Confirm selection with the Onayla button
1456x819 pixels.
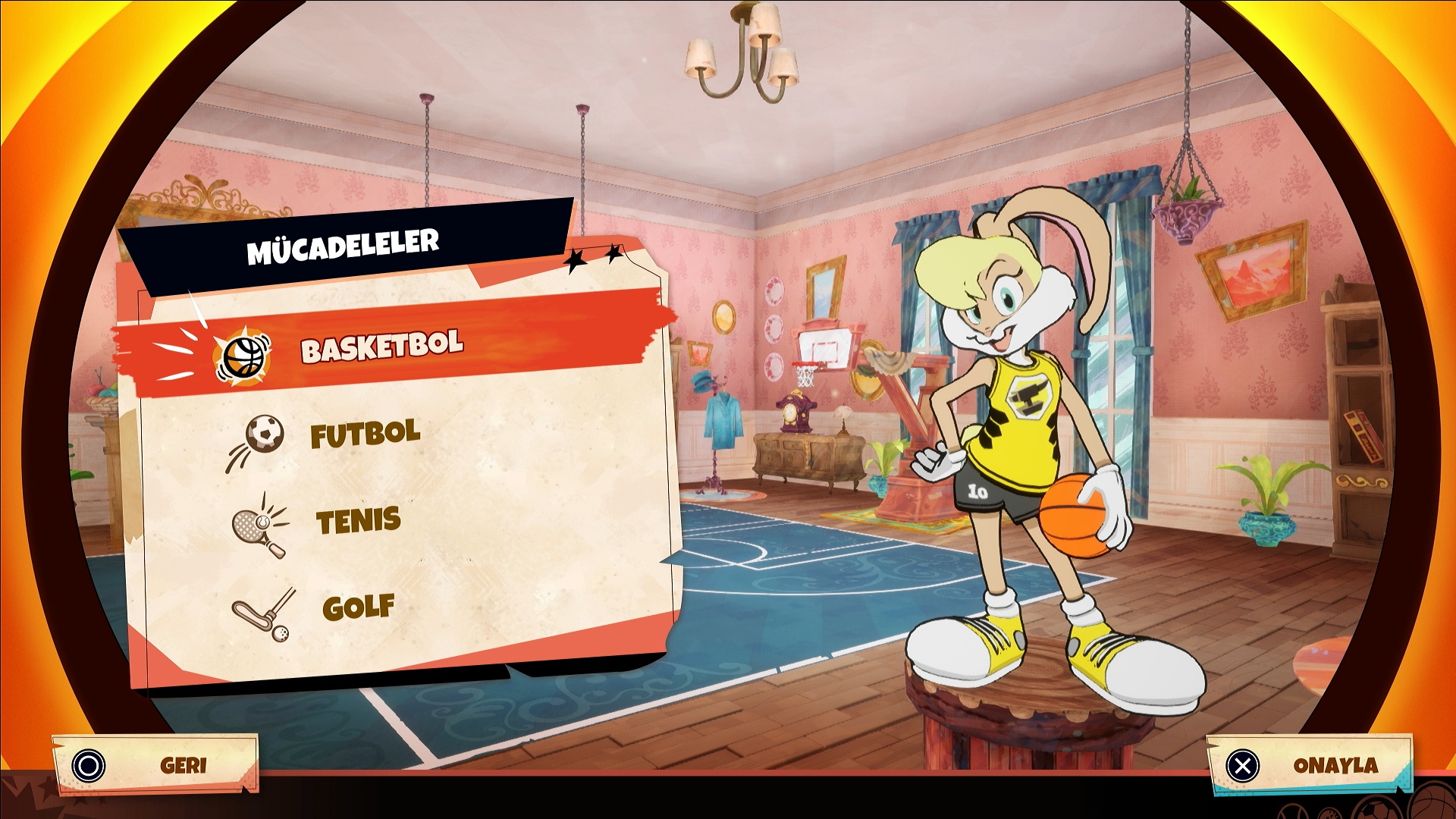pyautogui.click(x=1310, y=765)
